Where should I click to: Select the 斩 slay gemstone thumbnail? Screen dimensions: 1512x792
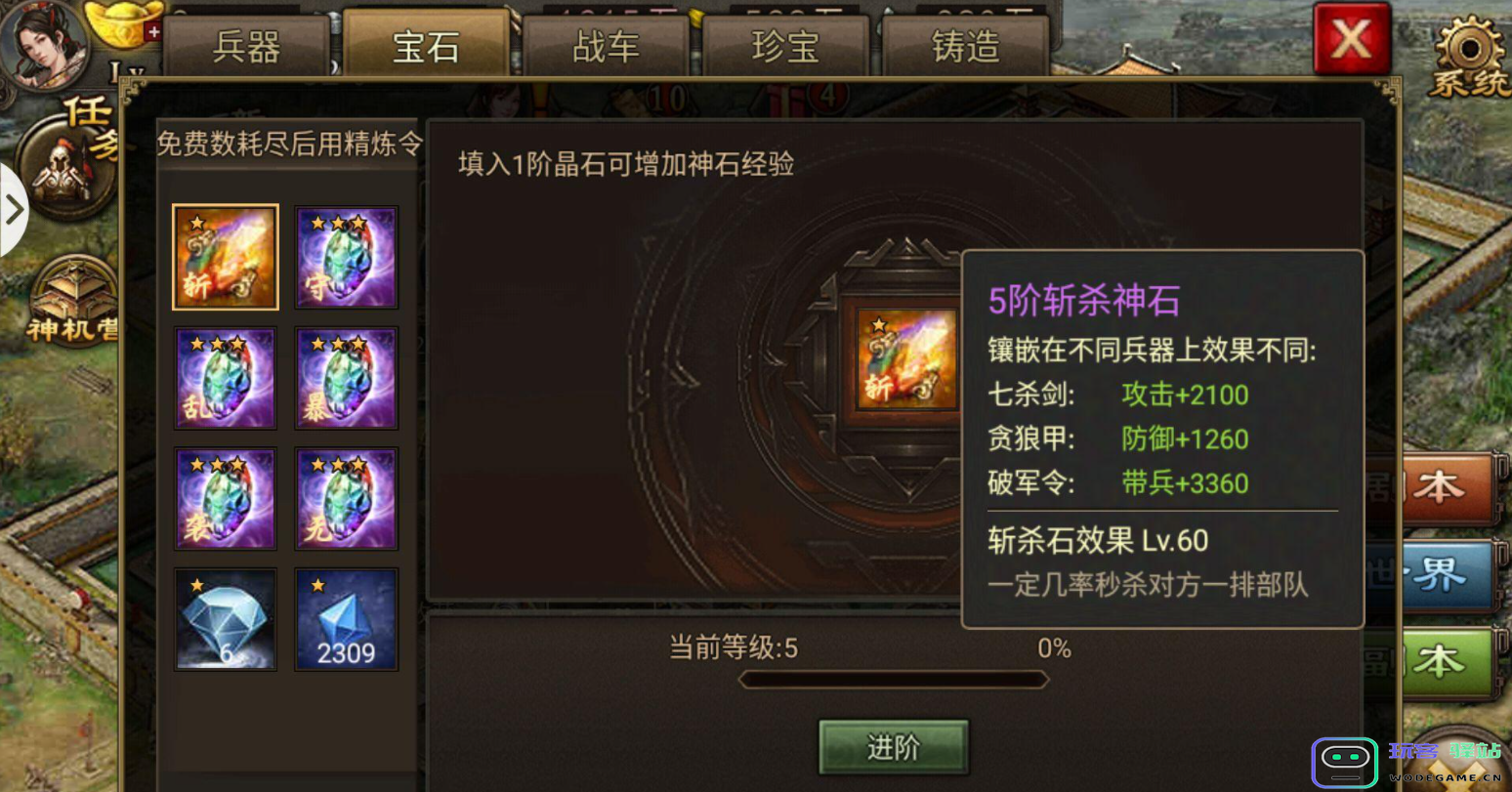click(x=225, y=256)
